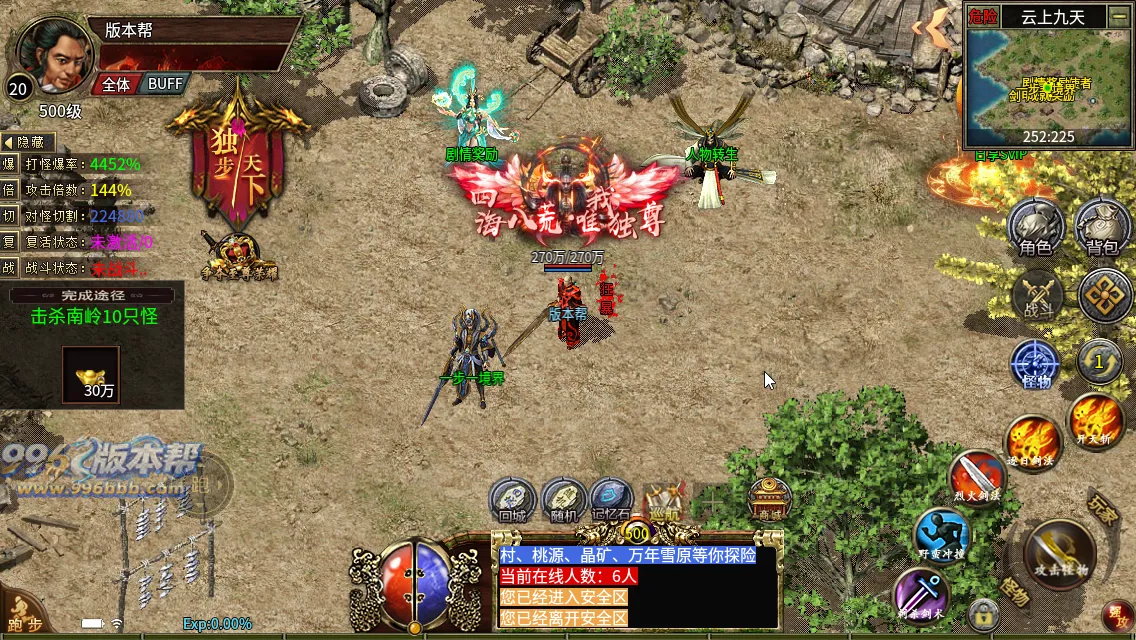The width and height of the screenshot is (1136, 640).
Task: Open the 角色 character panel
Action: coord(1035,227)
